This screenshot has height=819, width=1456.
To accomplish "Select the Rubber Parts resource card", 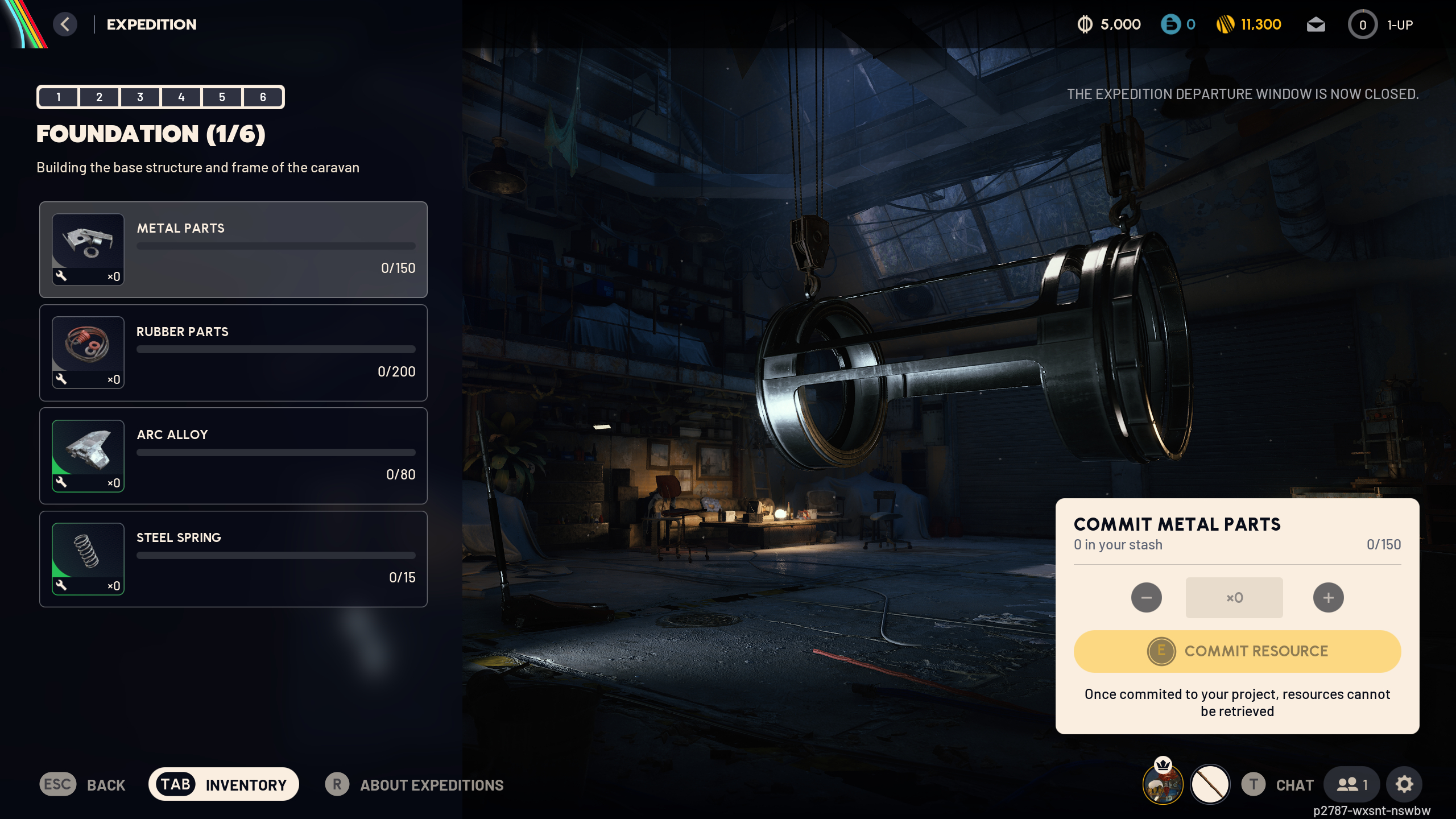I will click(x=233, y=353).
